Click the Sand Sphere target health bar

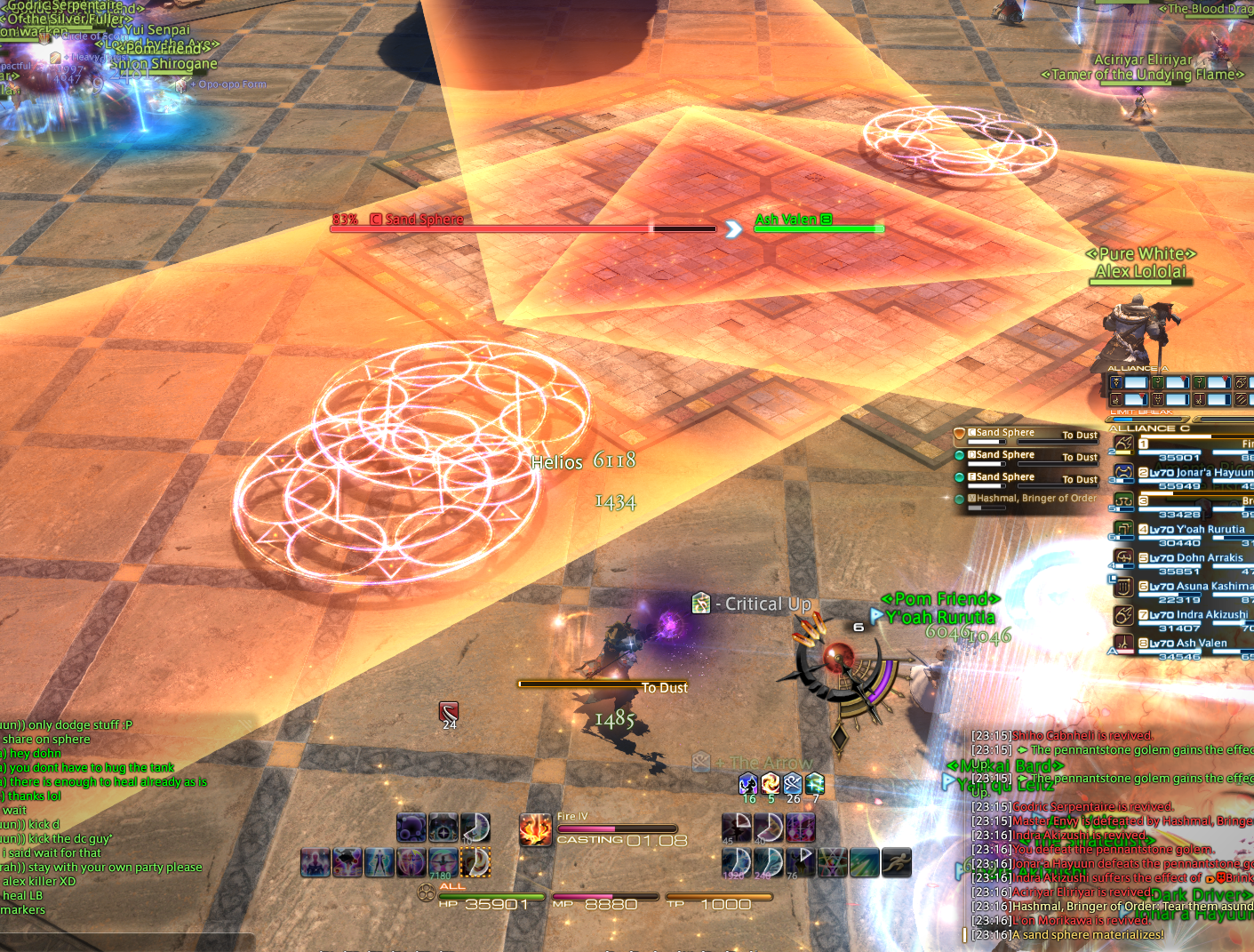pos(523,228)
